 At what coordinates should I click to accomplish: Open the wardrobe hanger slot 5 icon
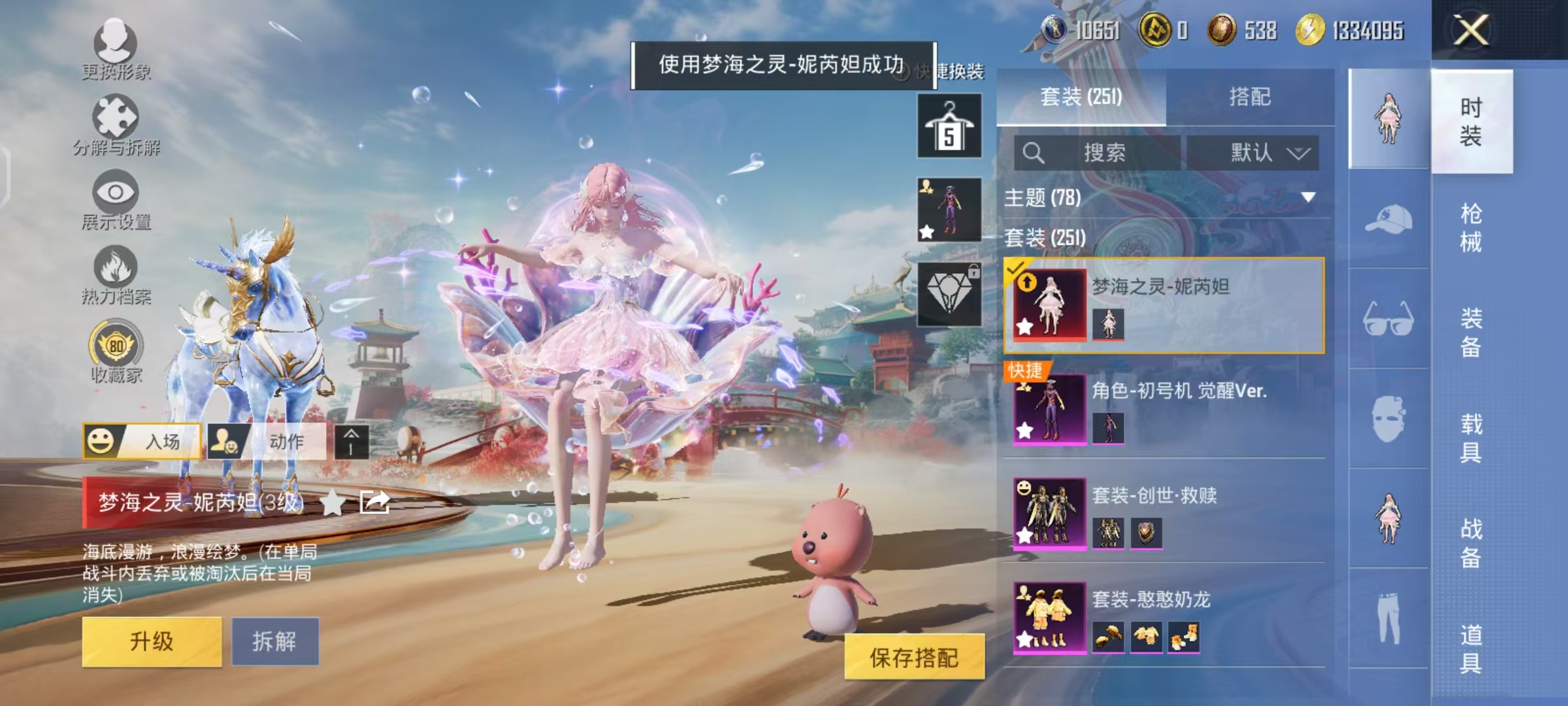click(x=951, y=124)
